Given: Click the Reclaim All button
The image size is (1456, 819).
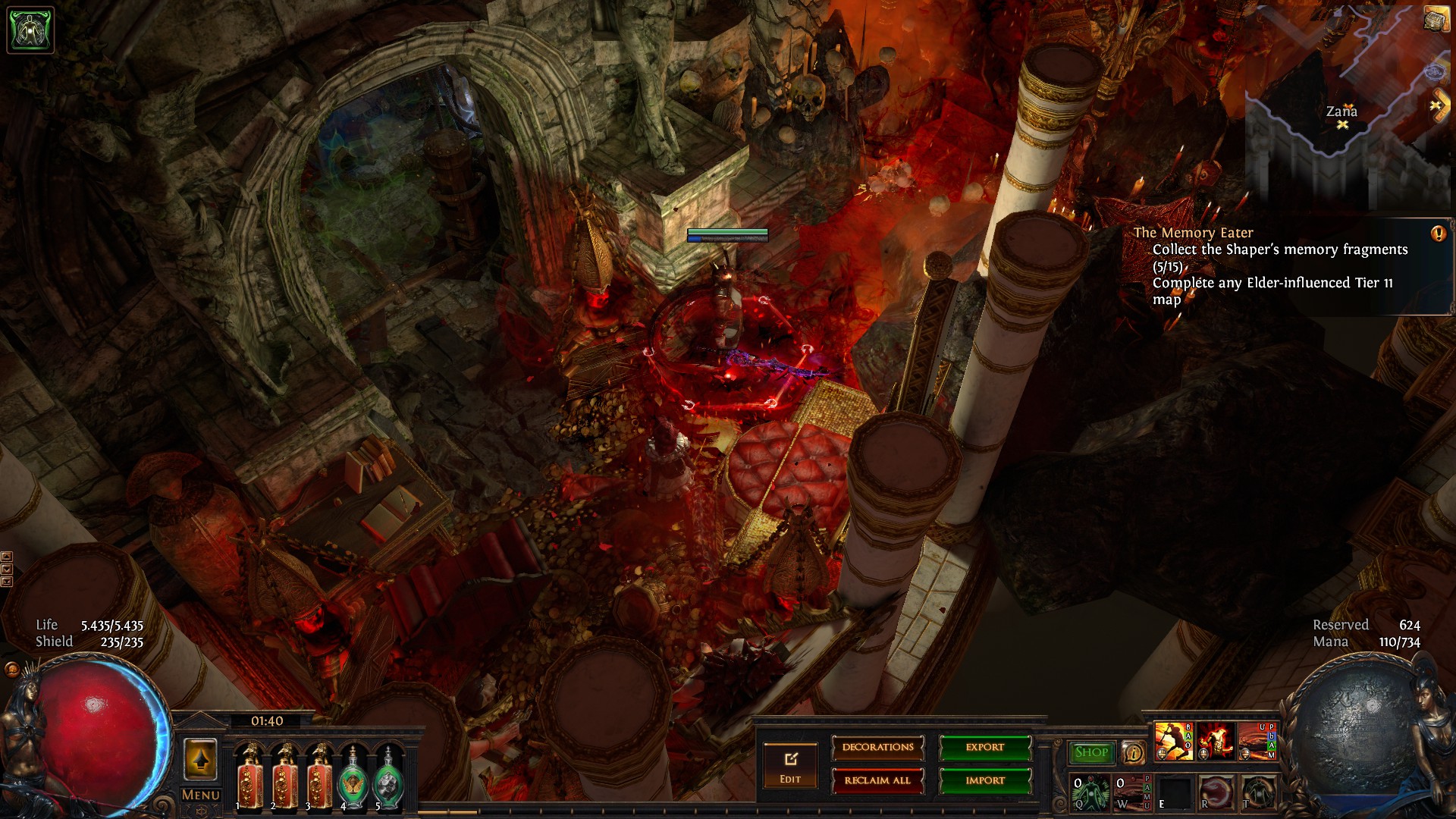Looking at the screenshot, I should 877,780.
